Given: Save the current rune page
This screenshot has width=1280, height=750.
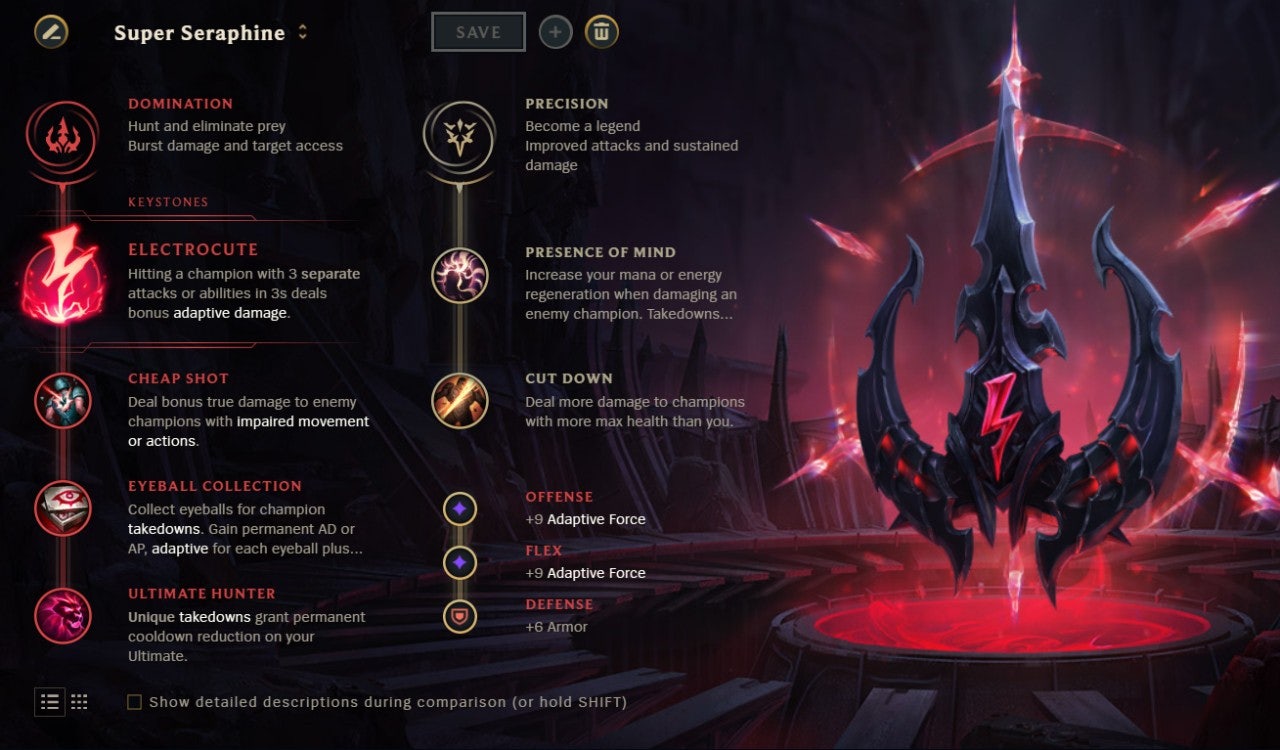Looking at the screenshot, I should pos(478,32).
